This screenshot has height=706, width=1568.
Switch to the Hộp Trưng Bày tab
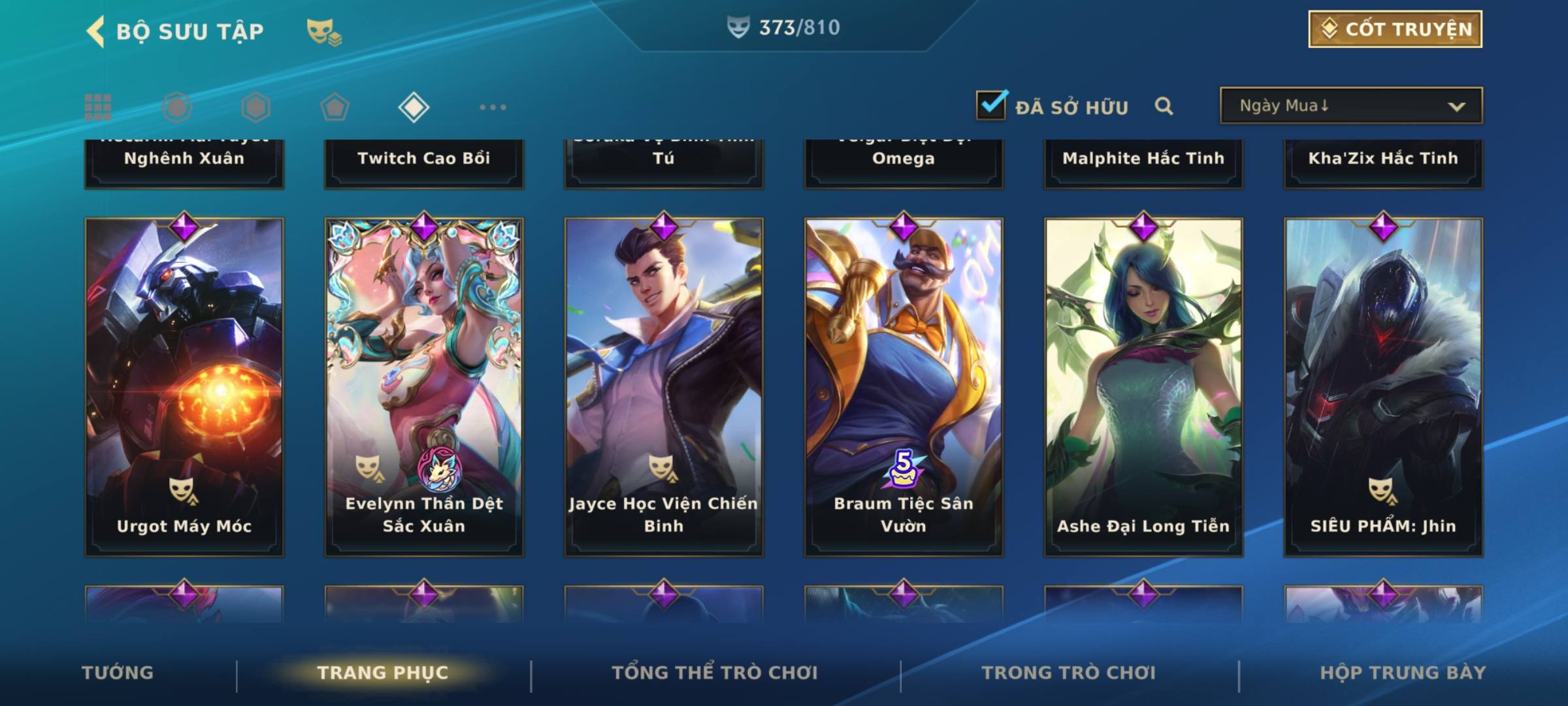pos(1403,673)
